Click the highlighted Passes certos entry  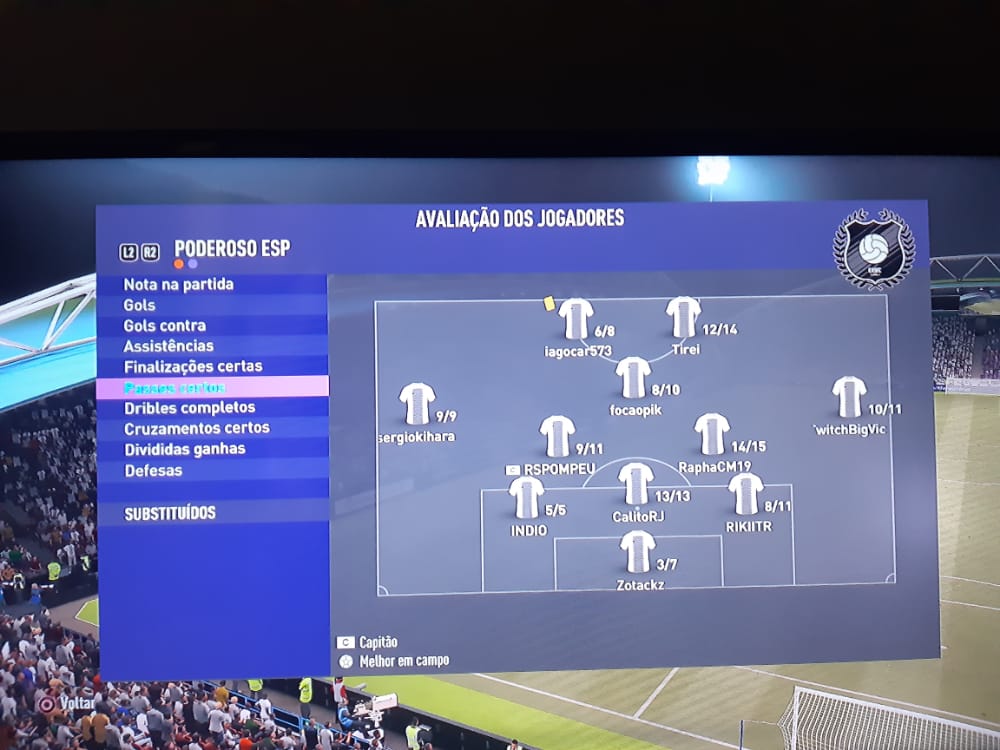(x=175, y=387)
